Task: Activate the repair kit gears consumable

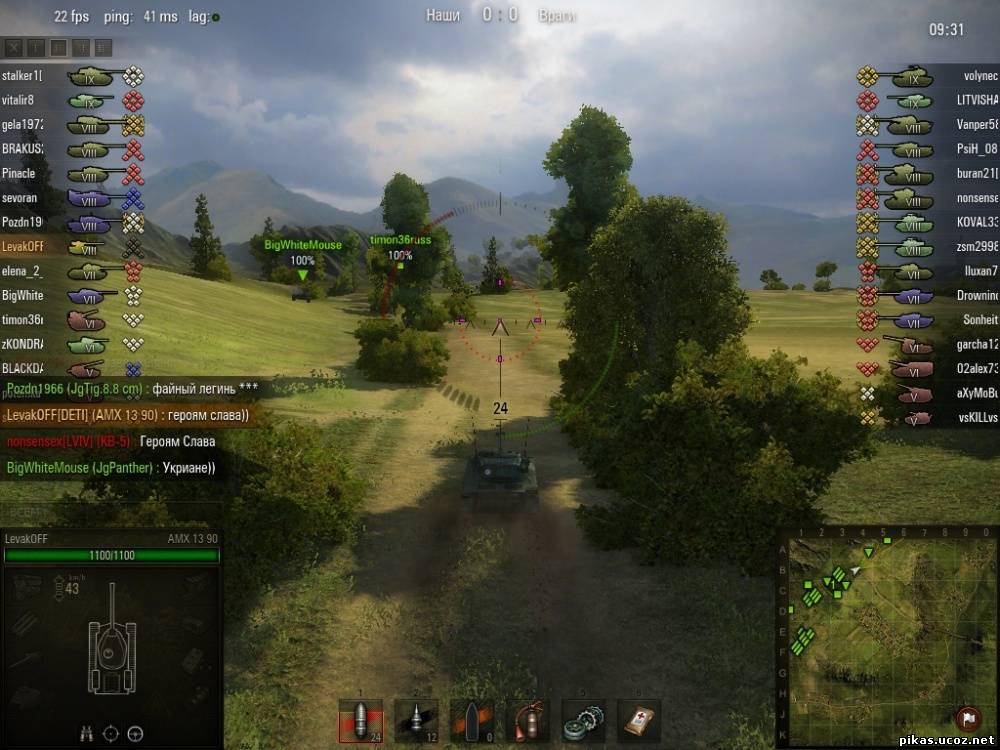Action: [x=582, y=720]
